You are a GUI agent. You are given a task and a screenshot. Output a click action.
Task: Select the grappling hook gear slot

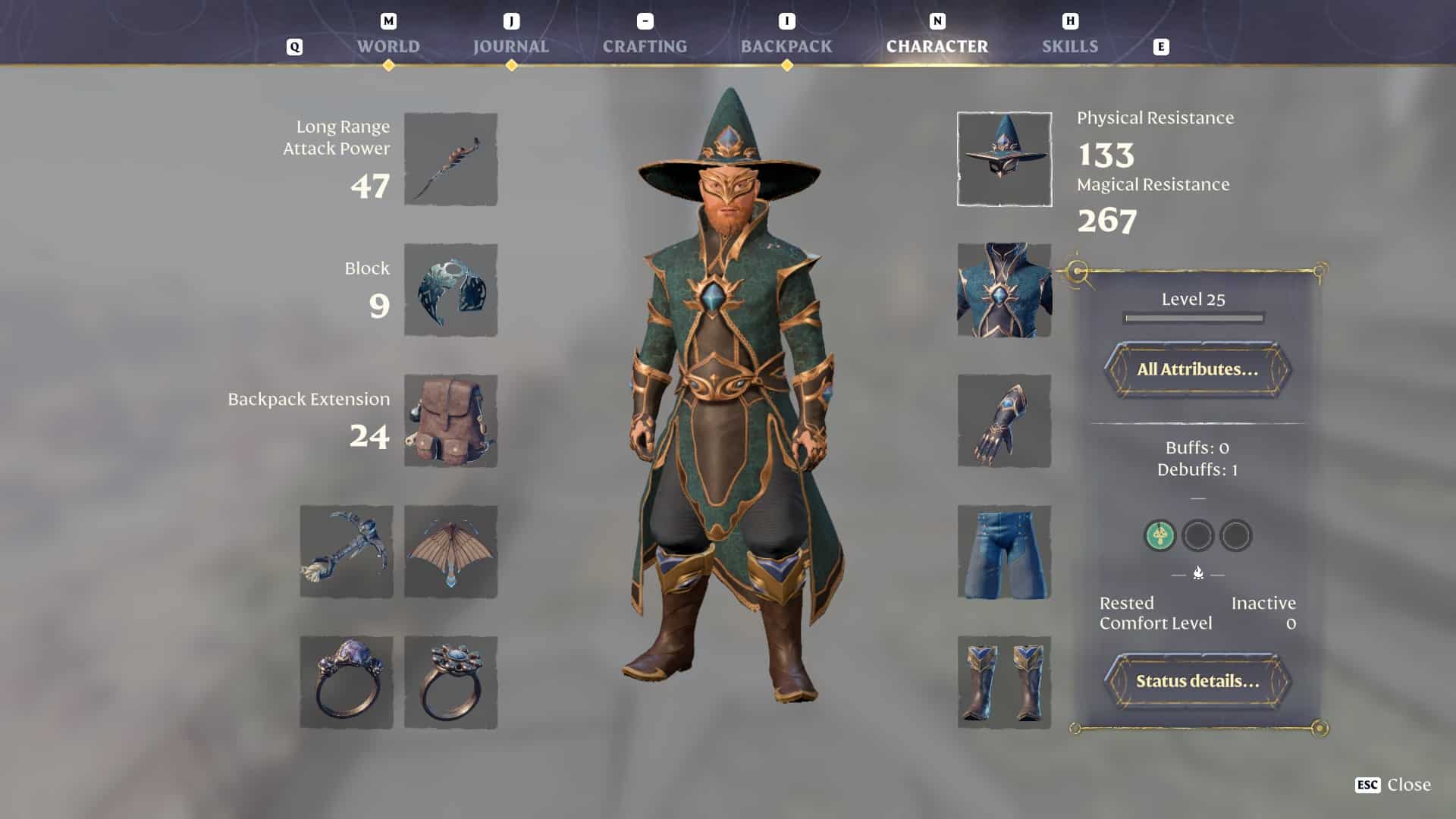(x=346, y=551)
